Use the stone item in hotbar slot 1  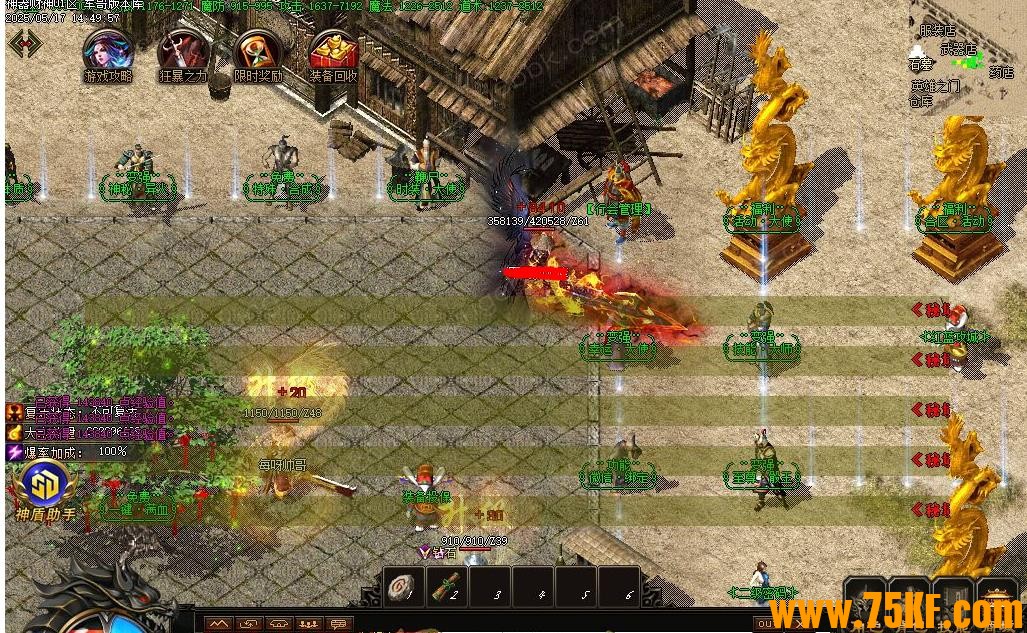click(x=403, y=589)
